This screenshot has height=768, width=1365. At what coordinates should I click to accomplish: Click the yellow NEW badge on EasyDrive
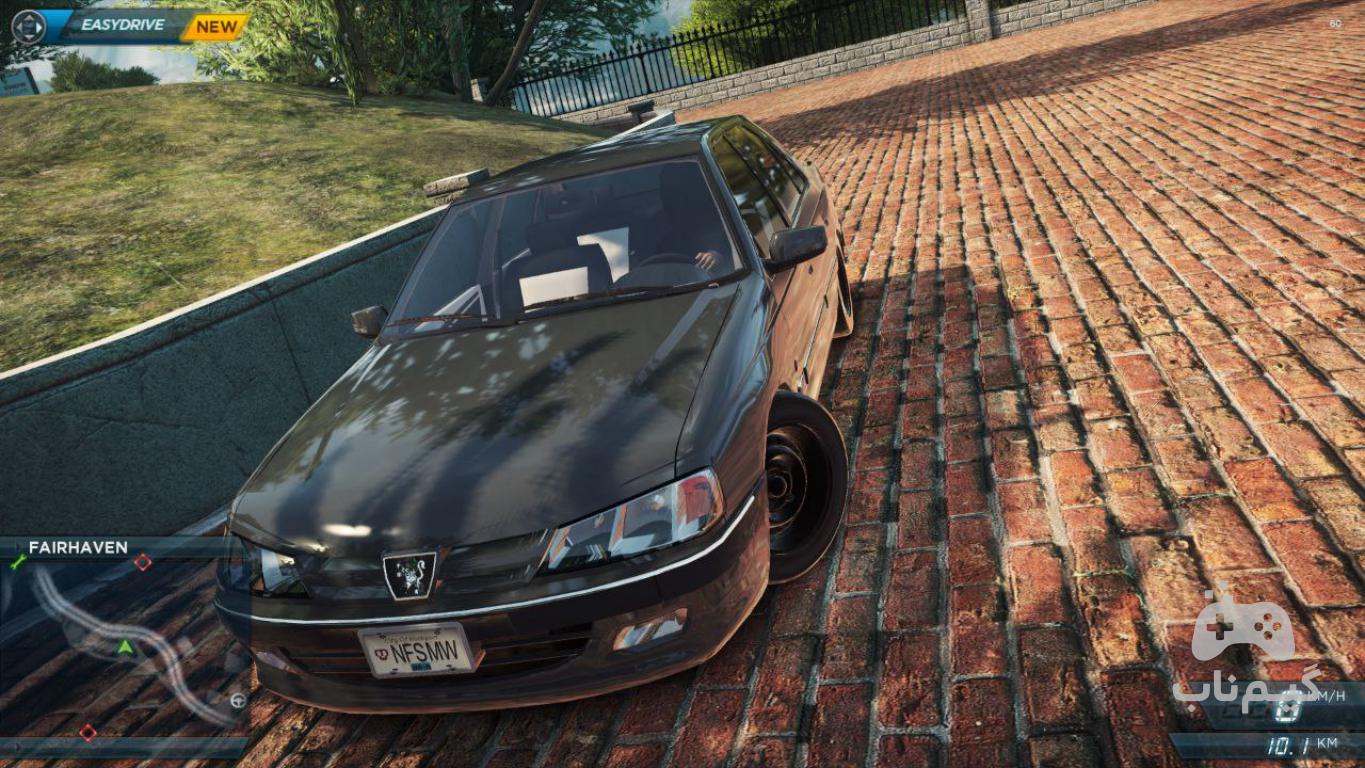(x=216, y=27)
